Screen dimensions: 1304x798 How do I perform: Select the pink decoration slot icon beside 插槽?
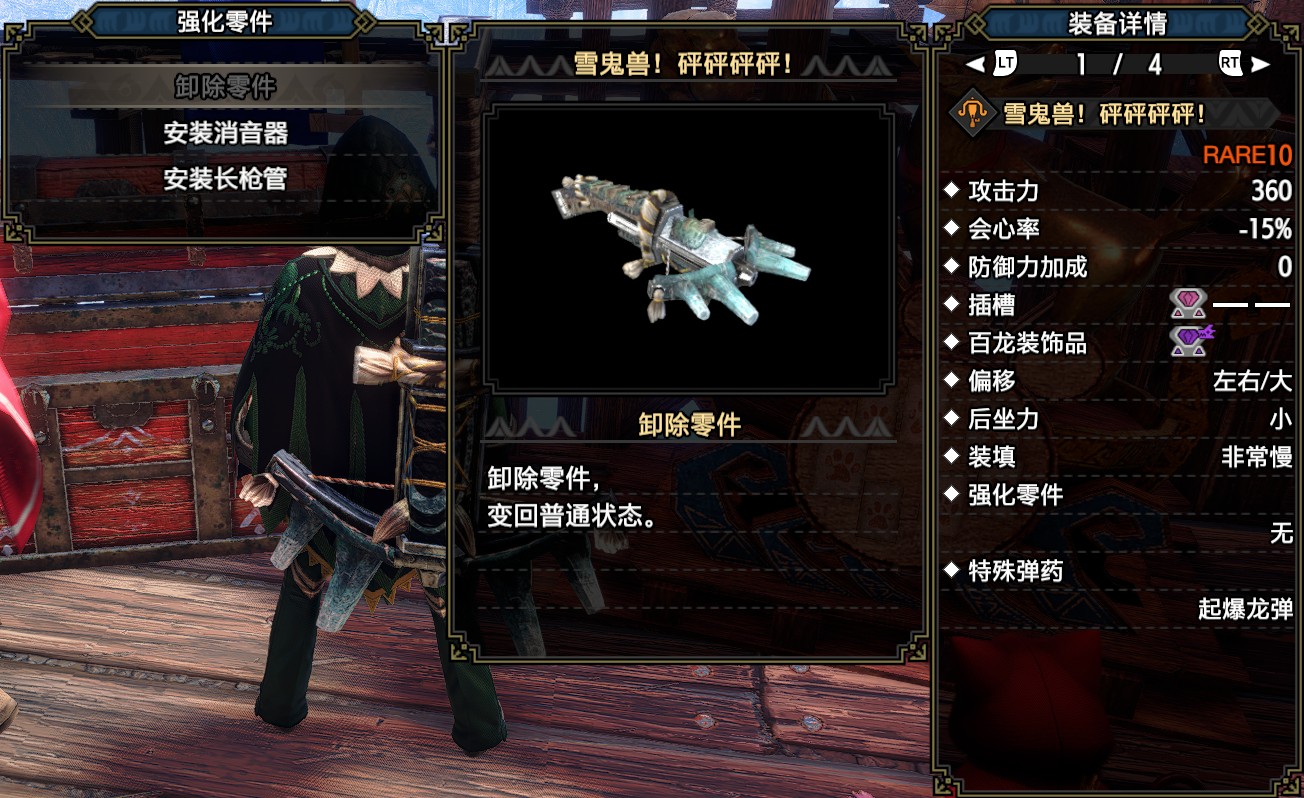click(x=1188, y=304)
